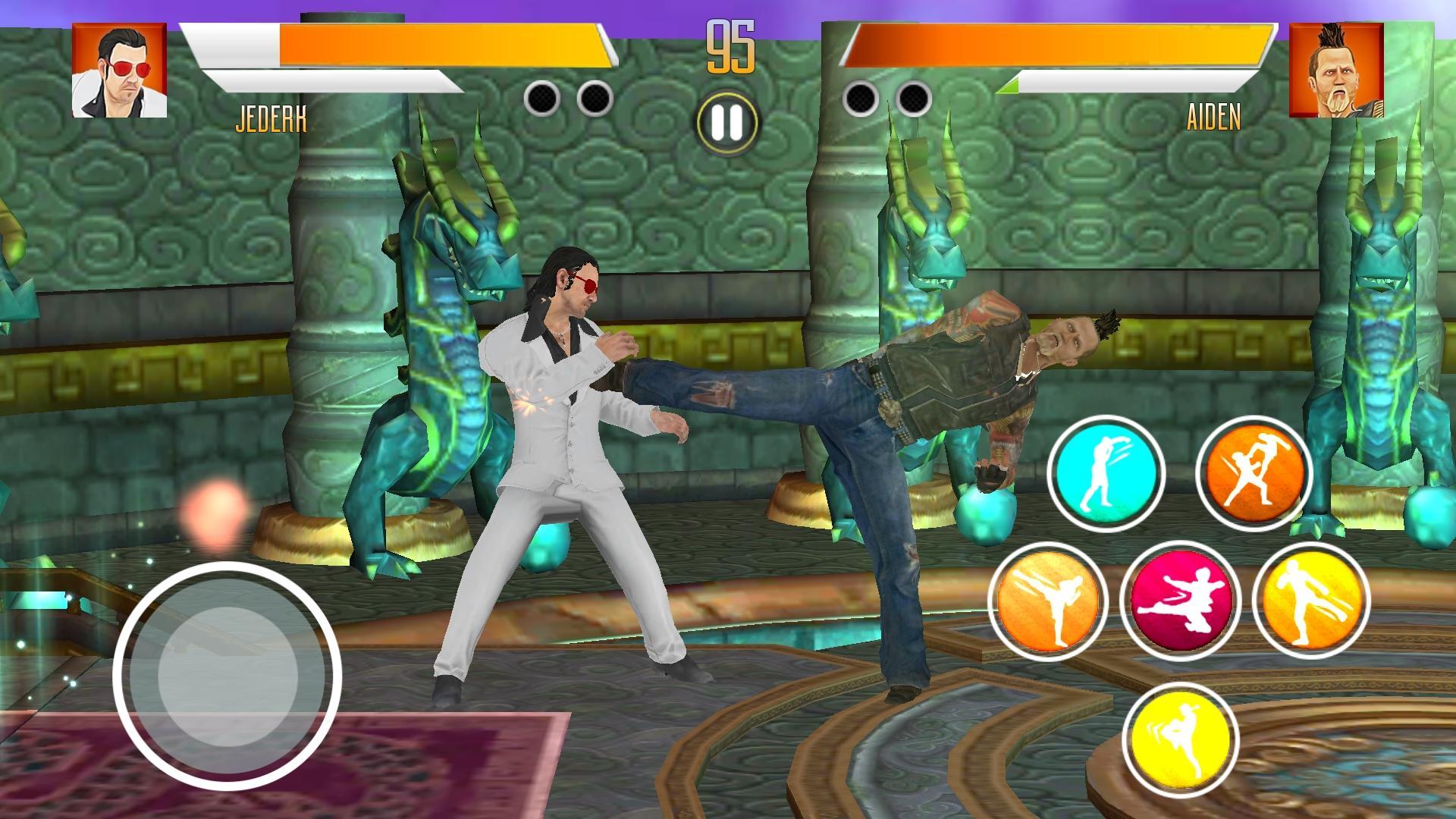Perform the orange high kick attack

[x=1047, y=601]
